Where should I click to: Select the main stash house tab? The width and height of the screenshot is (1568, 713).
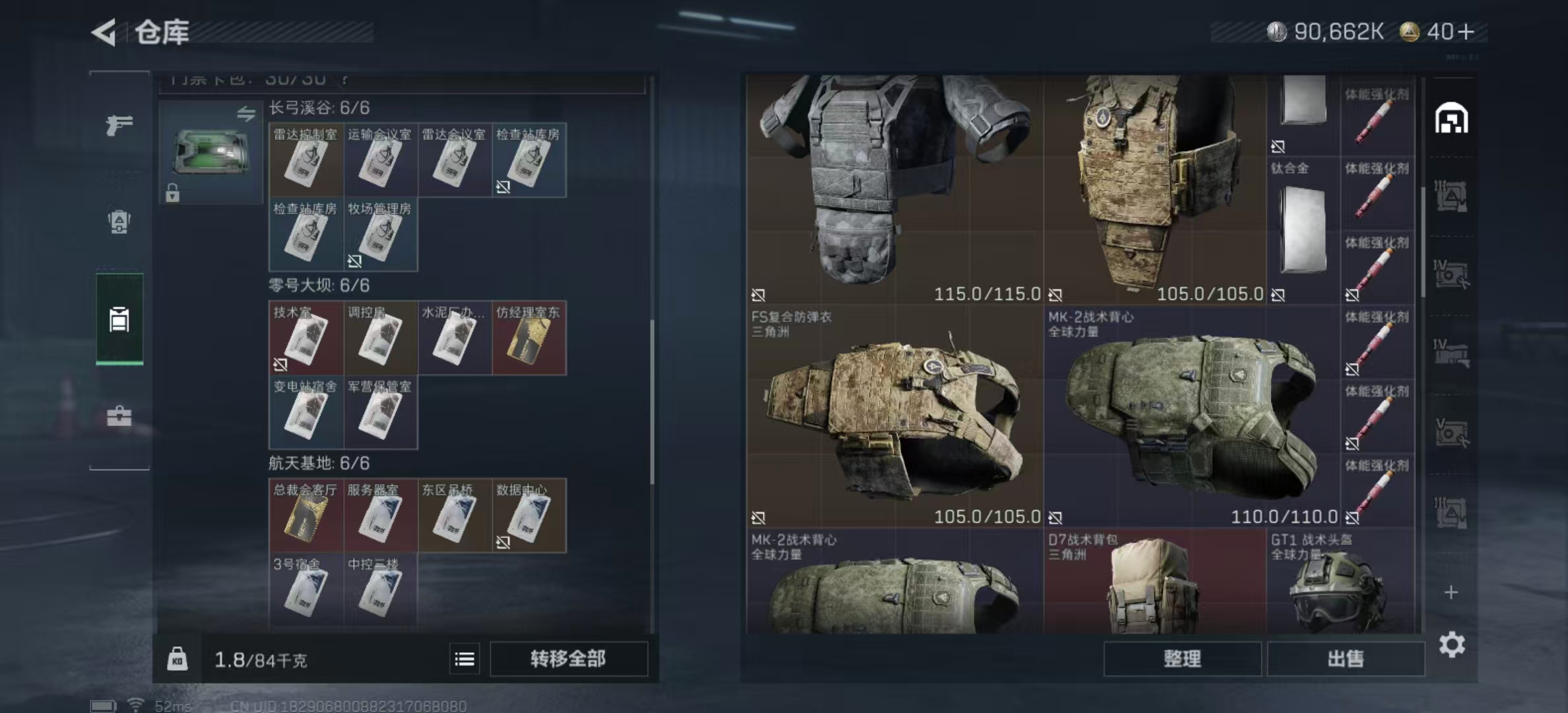(x=1451, y=119)
